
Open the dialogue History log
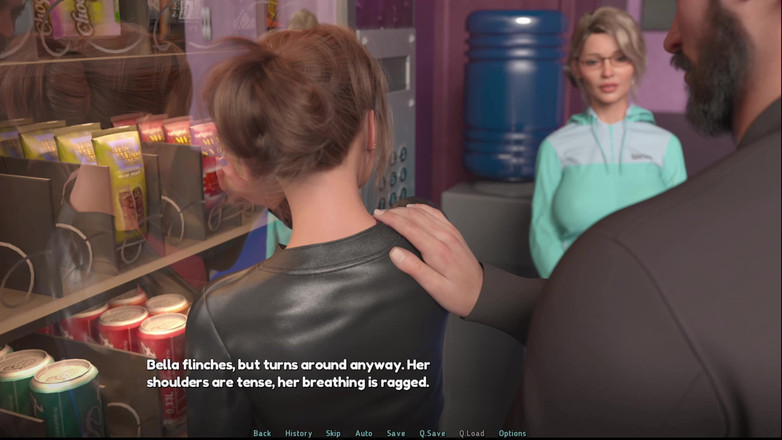(298, 433)
